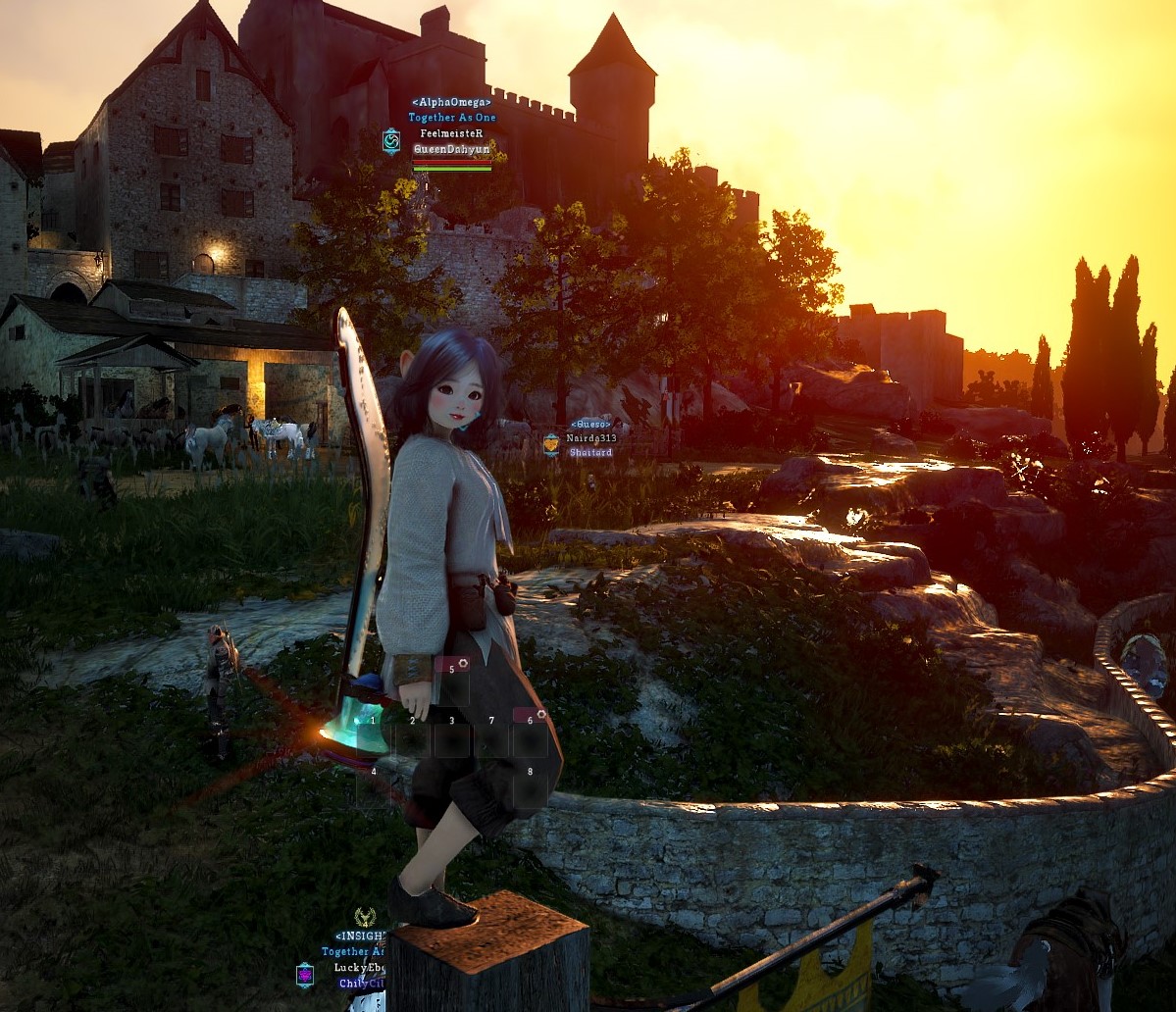Open the gear icon above quickslot 5
The image size is (1176, 1012).
(465, 664)
